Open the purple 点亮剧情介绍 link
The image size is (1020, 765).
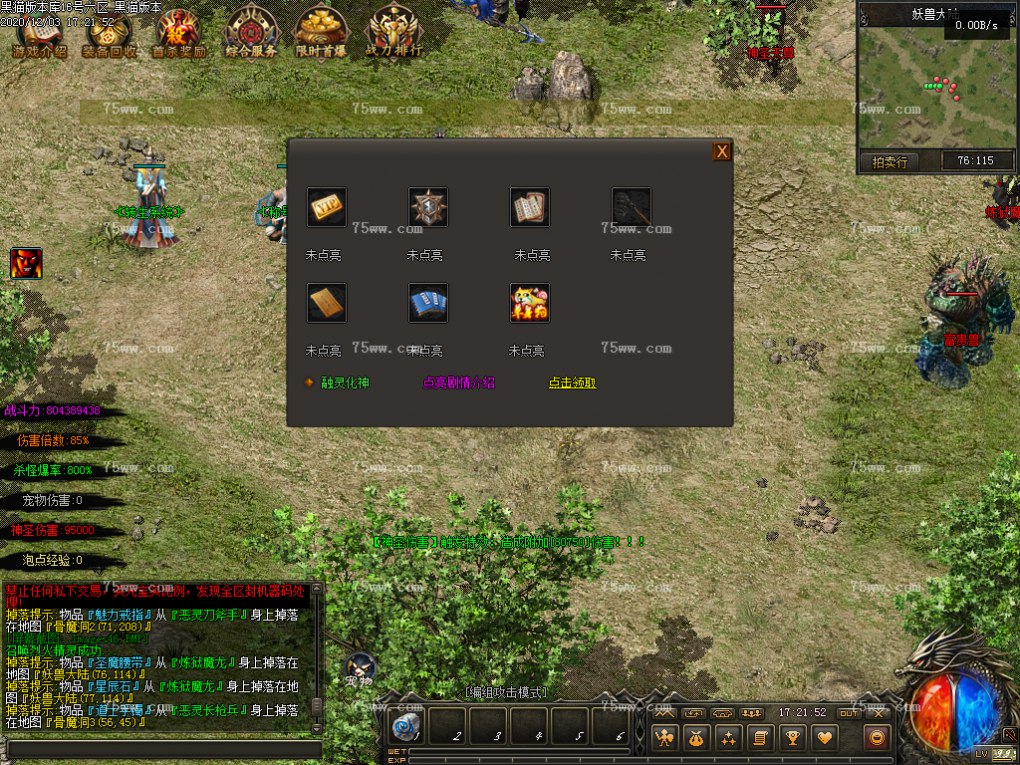click(x=459, y=382)
